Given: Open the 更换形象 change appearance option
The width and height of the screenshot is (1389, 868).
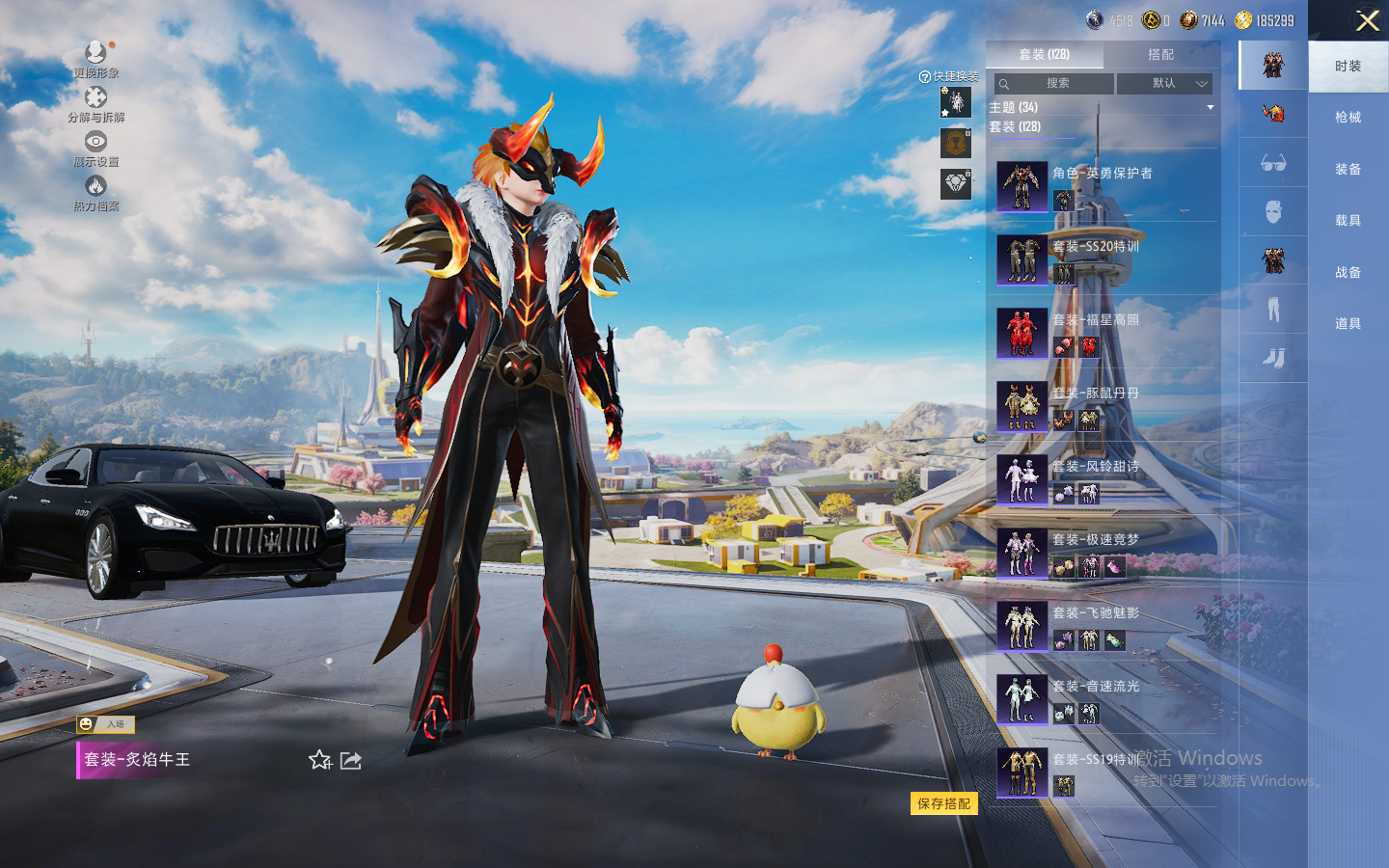Looking at the screenshot, I should coord(95,59).
